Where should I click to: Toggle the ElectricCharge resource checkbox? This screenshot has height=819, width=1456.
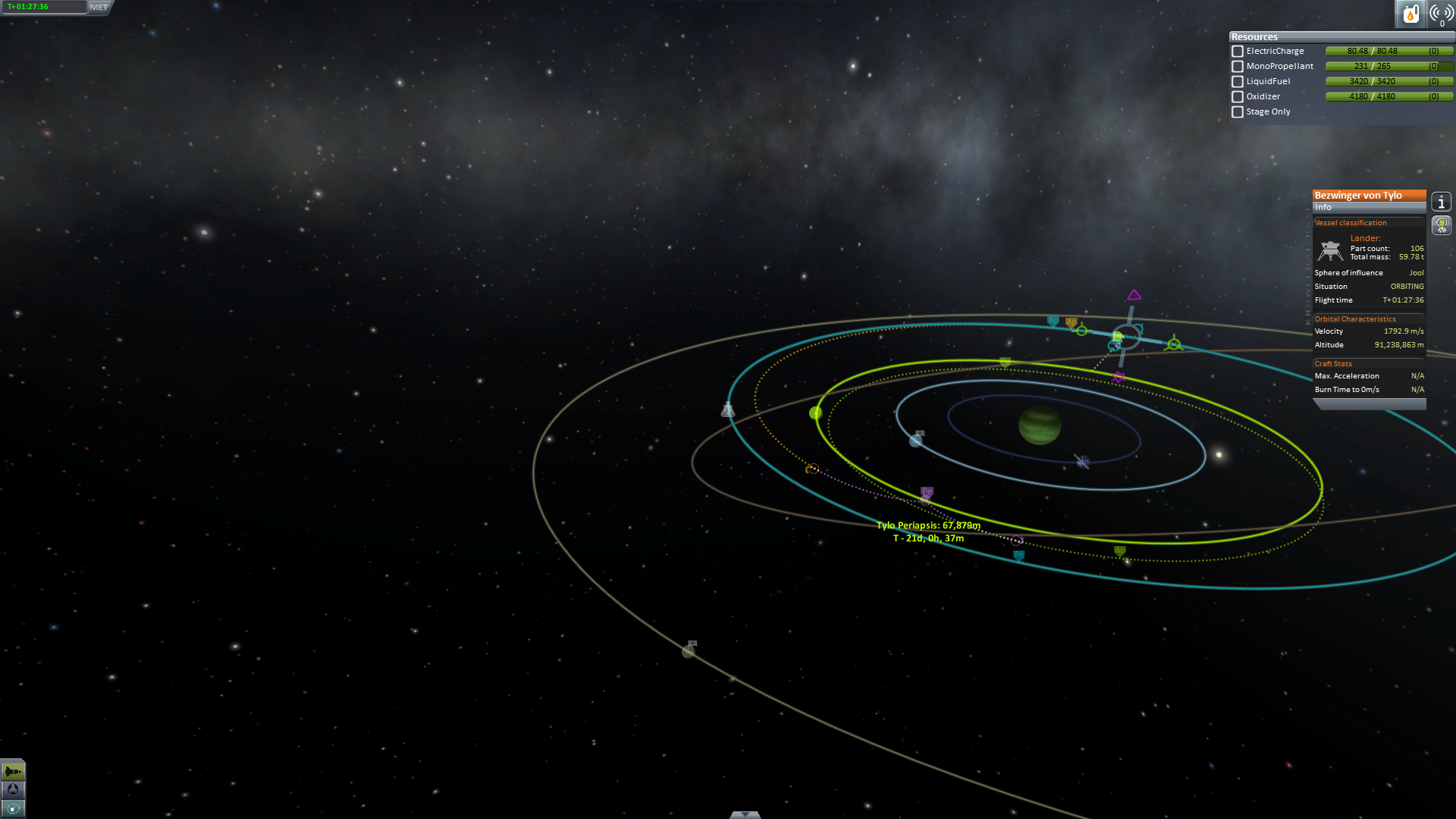click(x=1238, y=52)
